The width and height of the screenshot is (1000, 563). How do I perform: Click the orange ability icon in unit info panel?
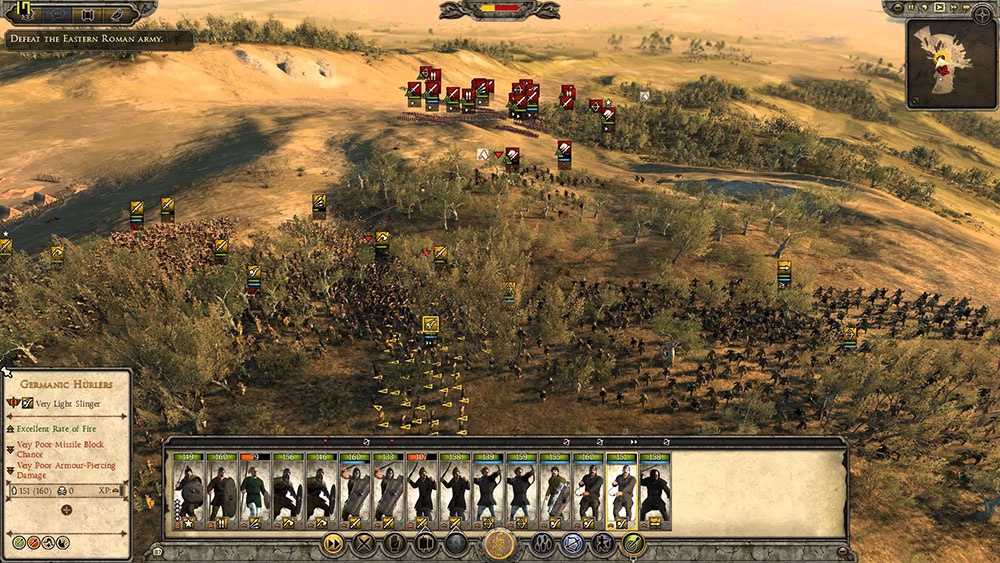34,542
